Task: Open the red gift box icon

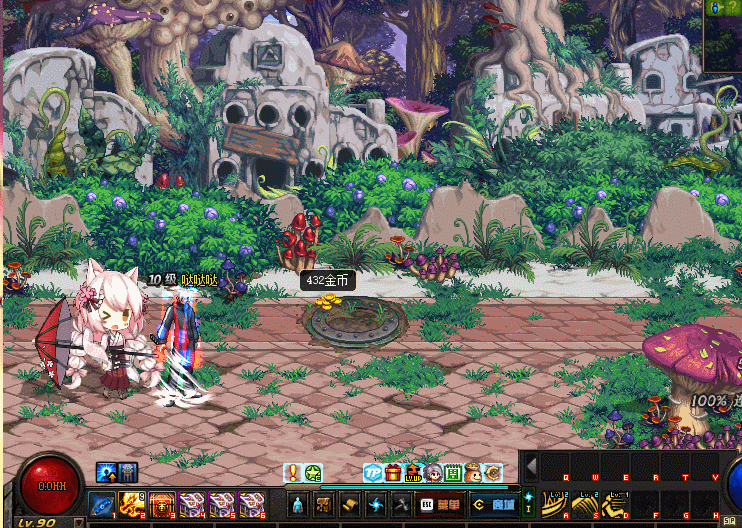Action: click(393, 473)
